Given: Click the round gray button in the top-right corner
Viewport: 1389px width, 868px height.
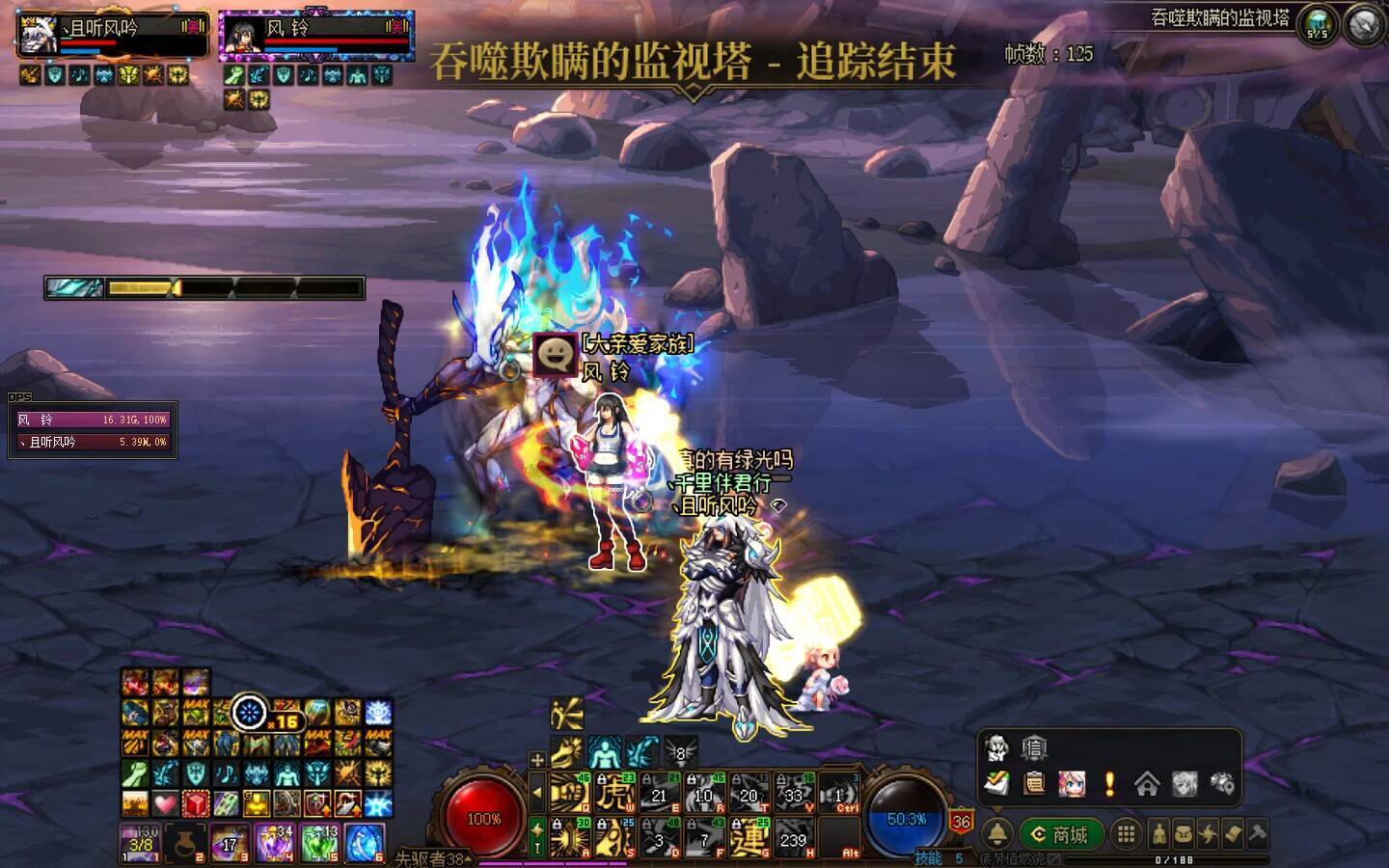Looking at the screenshot, I should click(x=1364, y=26).
